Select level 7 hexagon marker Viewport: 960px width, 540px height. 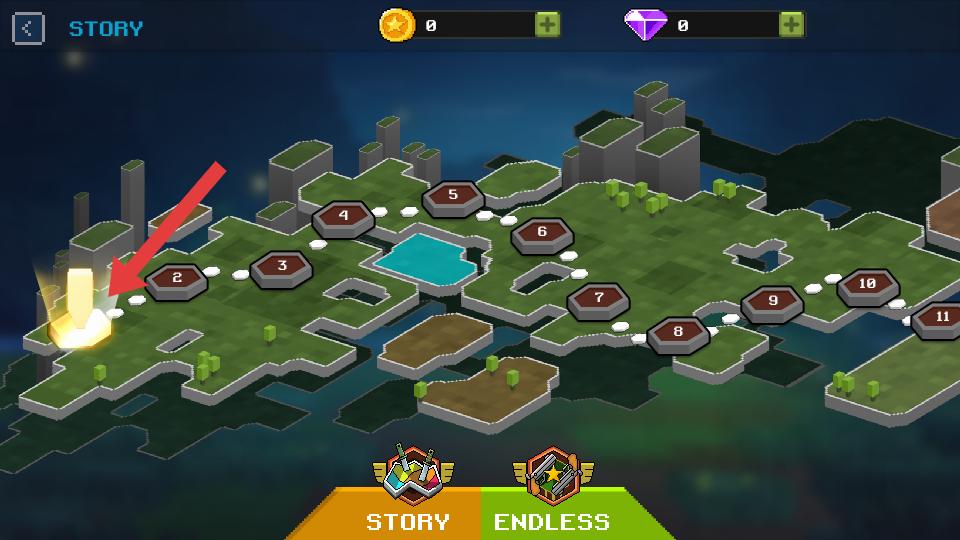pyautogui.click(x=598, y=298)
